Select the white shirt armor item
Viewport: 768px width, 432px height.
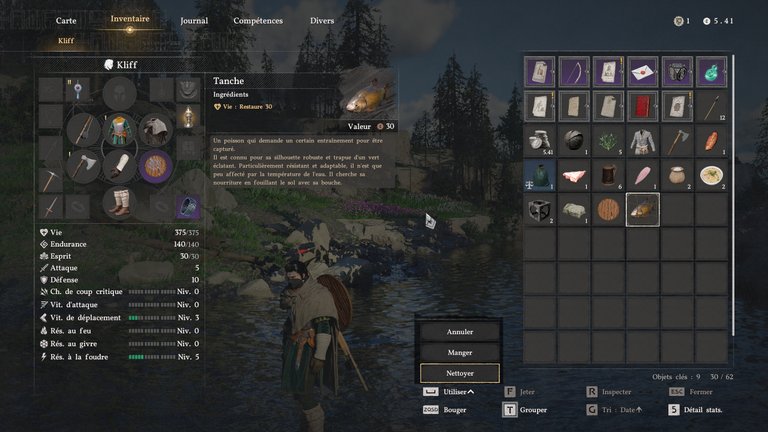(642, 141)
